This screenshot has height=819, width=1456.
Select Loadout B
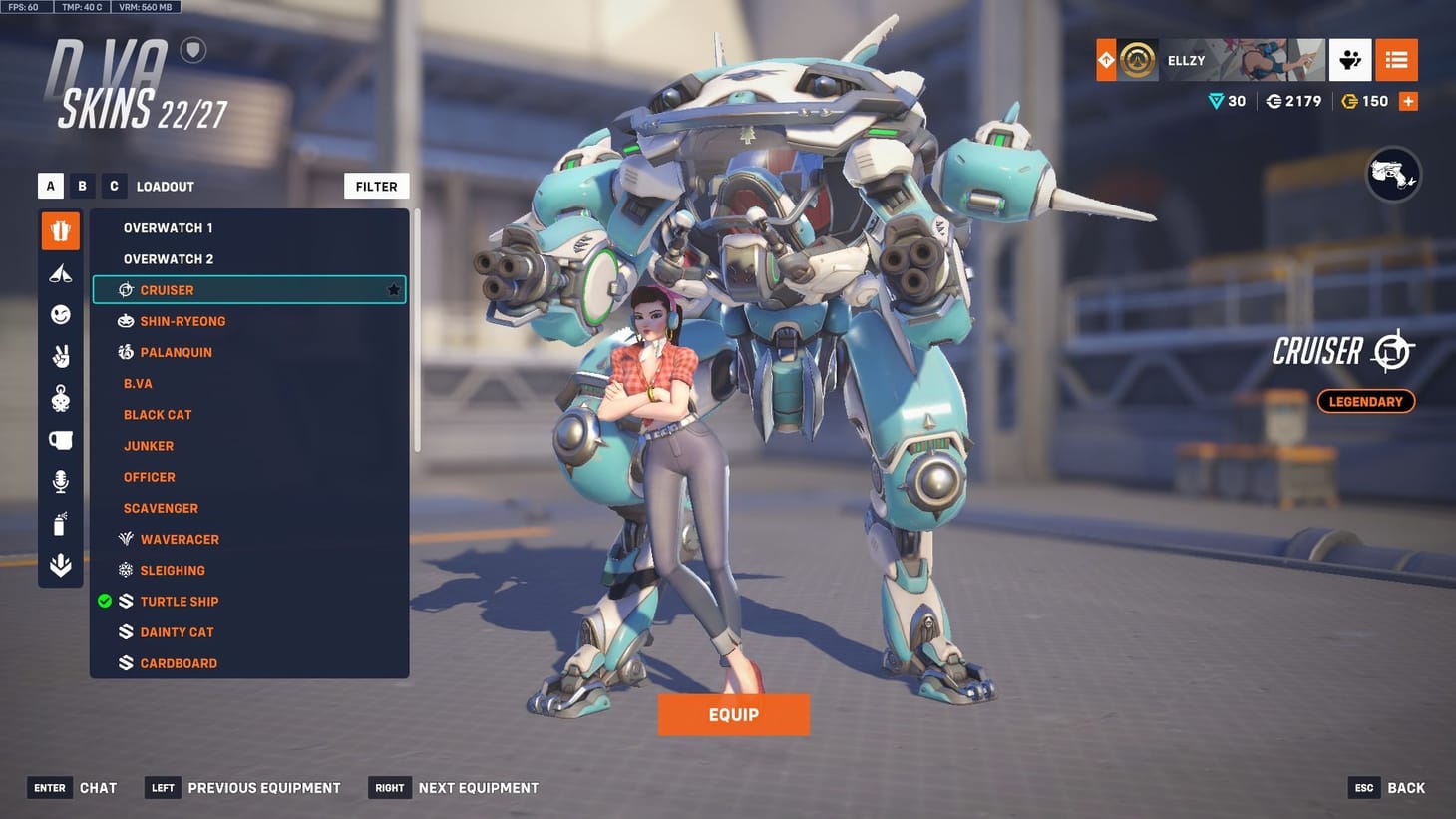click(82, 186)
